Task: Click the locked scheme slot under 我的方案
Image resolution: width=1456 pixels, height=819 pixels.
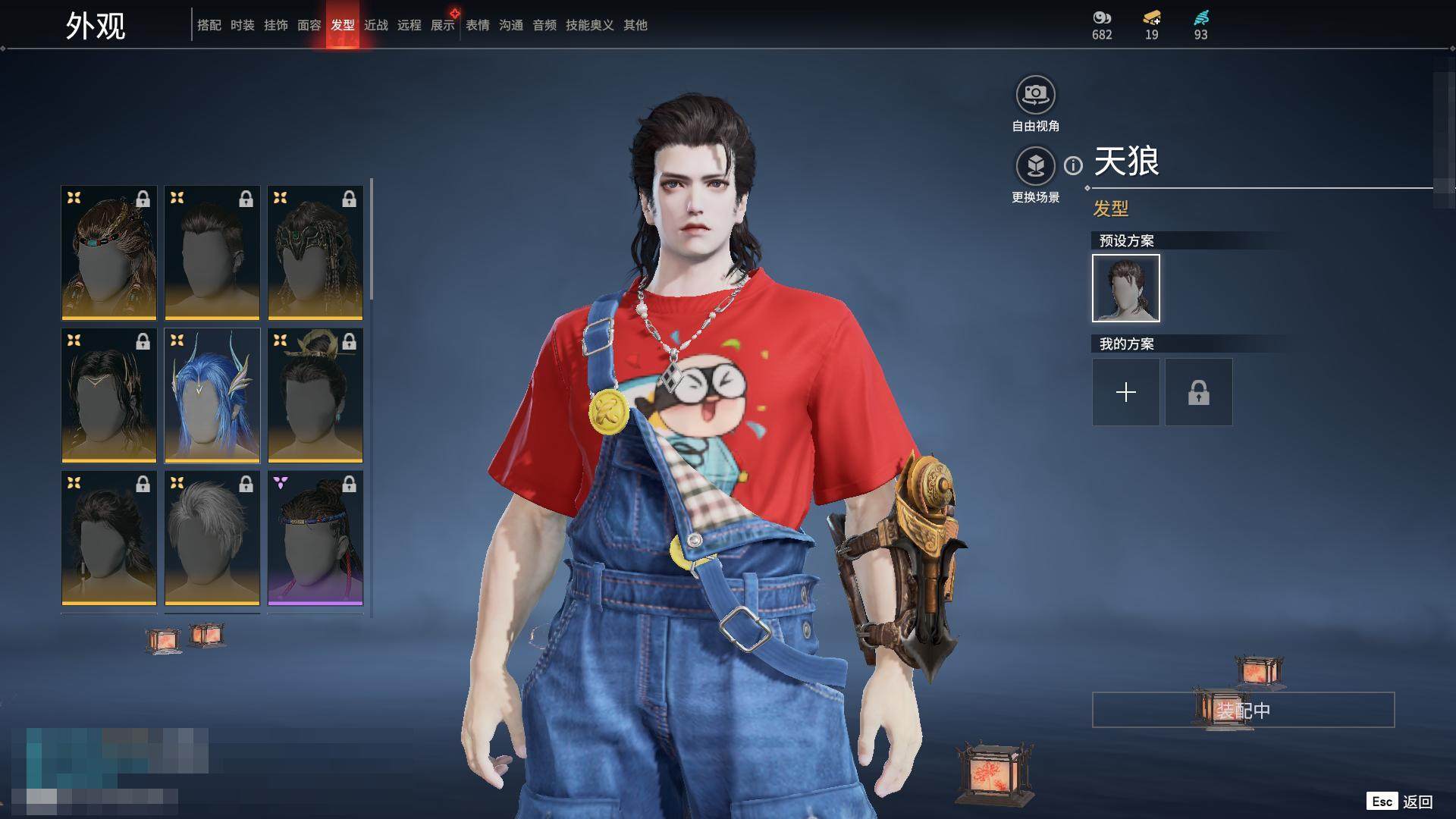Action: tap(1198, 392)
